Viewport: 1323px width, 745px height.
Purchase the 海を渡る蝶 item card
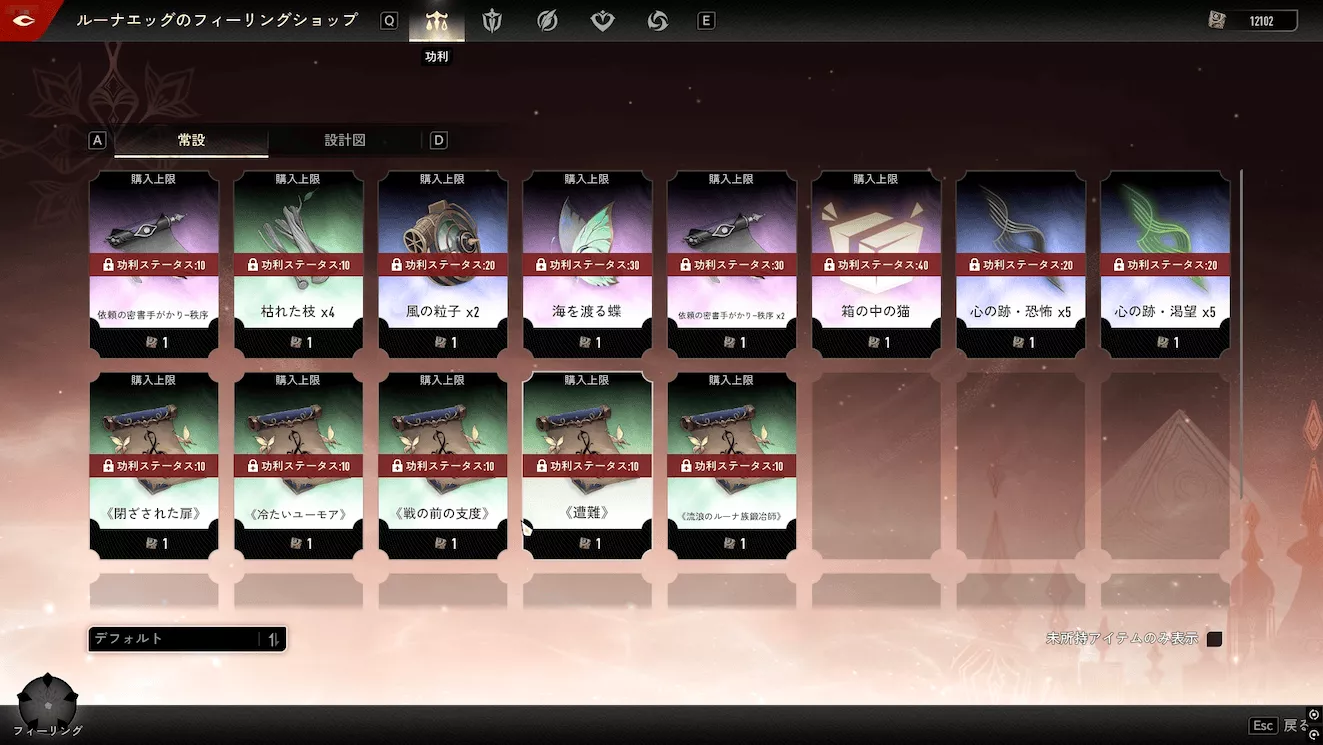(587, 264)
